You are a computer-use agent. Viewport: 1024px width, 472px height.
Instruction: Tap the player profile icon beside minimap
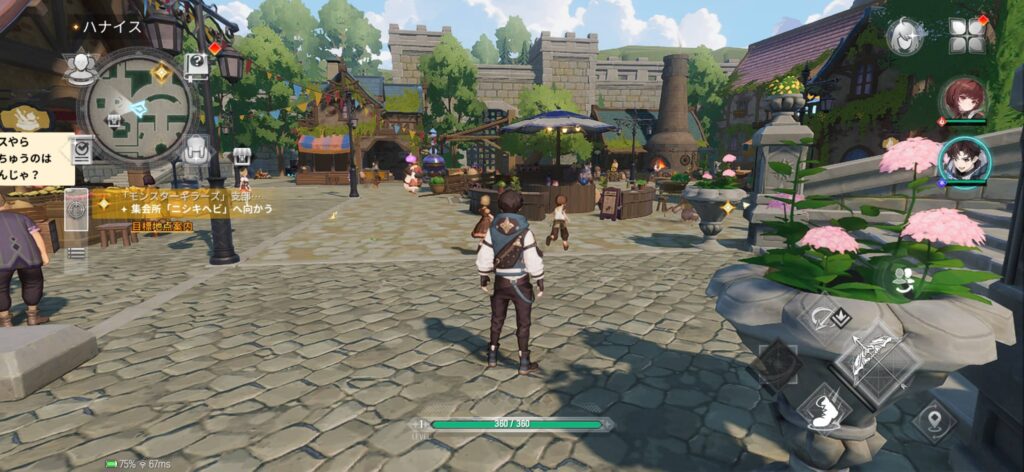click(79, 66)
